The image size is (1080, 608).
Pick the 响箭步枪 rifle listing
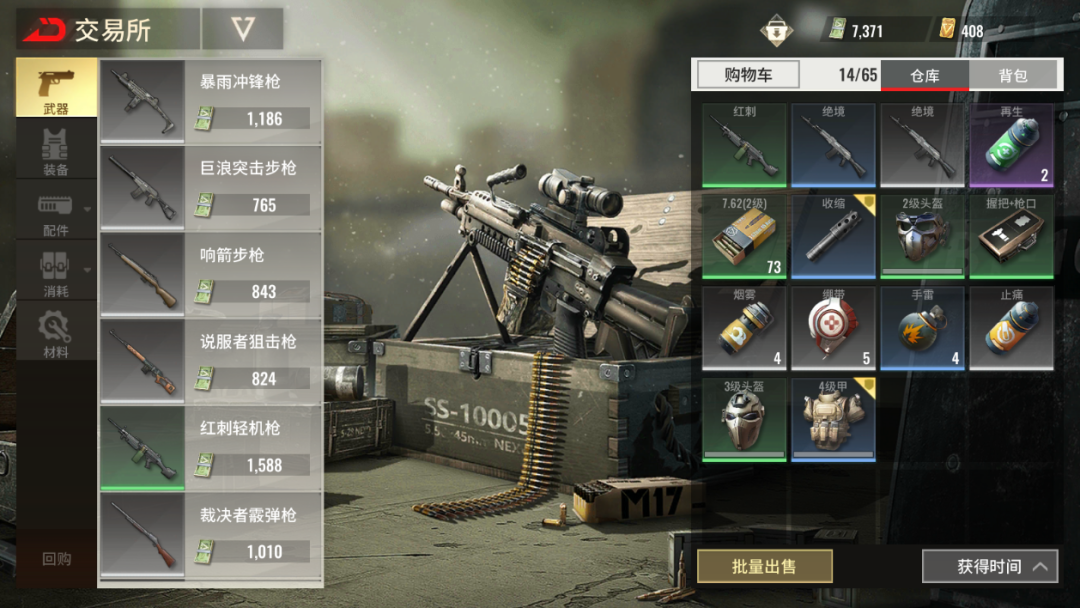click(211, 274)
